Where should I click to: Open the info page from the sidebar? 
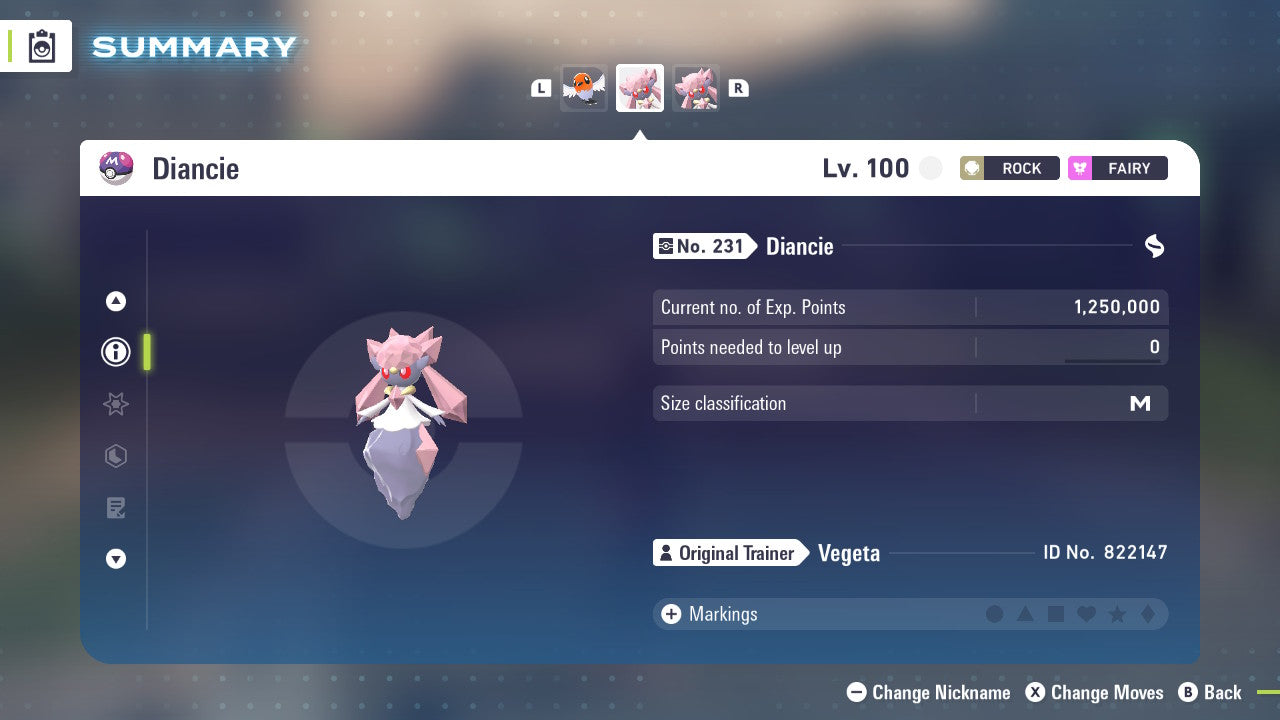(x=115, y=351)
